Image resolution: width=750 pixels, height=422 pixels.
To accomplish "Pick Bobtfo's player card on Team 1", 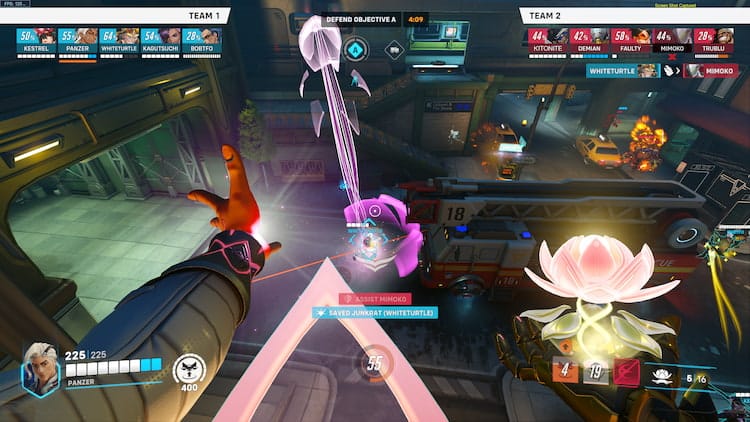I will coord(202,39).
